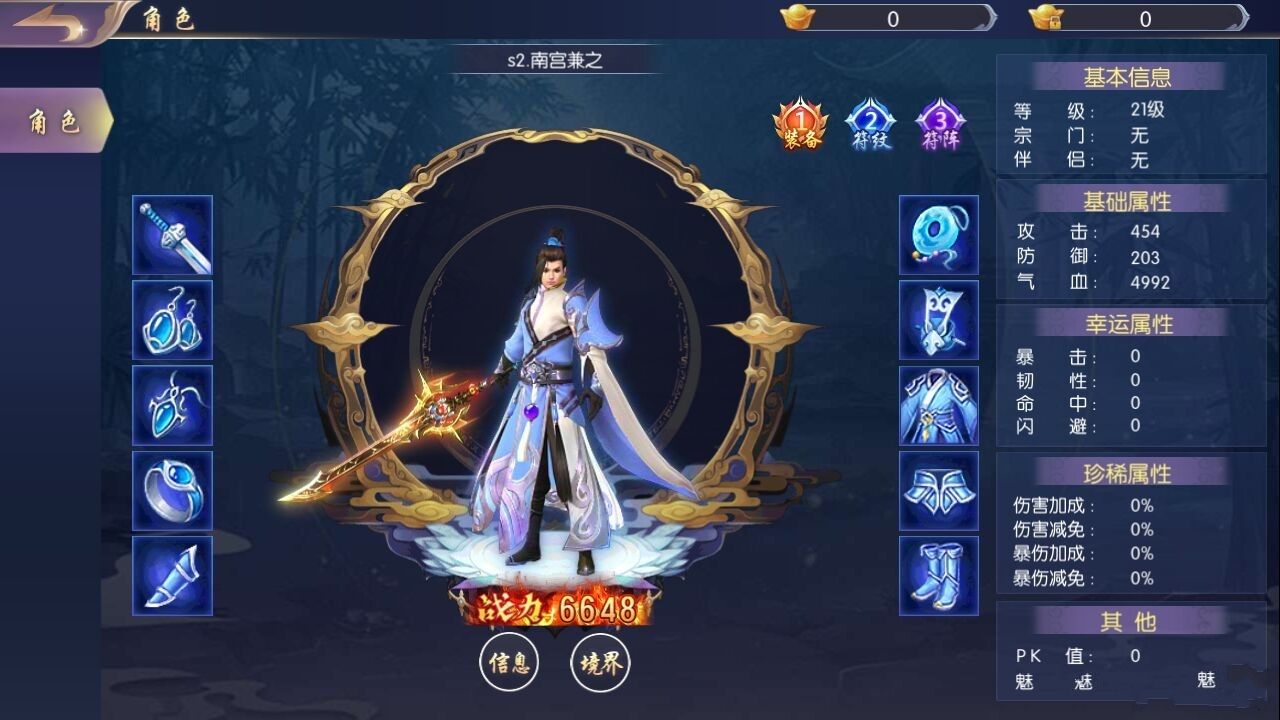This screenshot has height=720, width=1280.
Task: Click the jade disc equipment slot
Action: (x=937, y=236)
